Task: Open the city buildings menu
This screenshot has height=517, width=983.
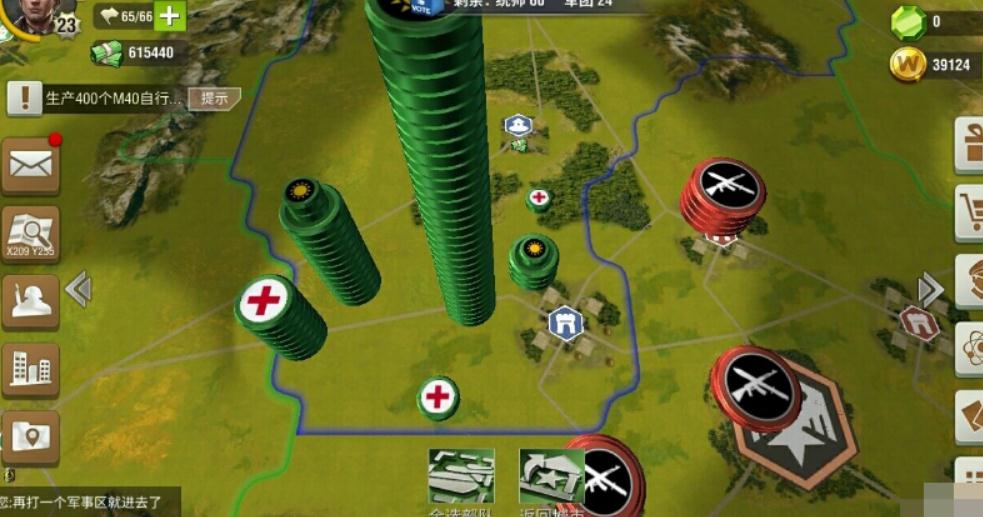Action: 30,370
